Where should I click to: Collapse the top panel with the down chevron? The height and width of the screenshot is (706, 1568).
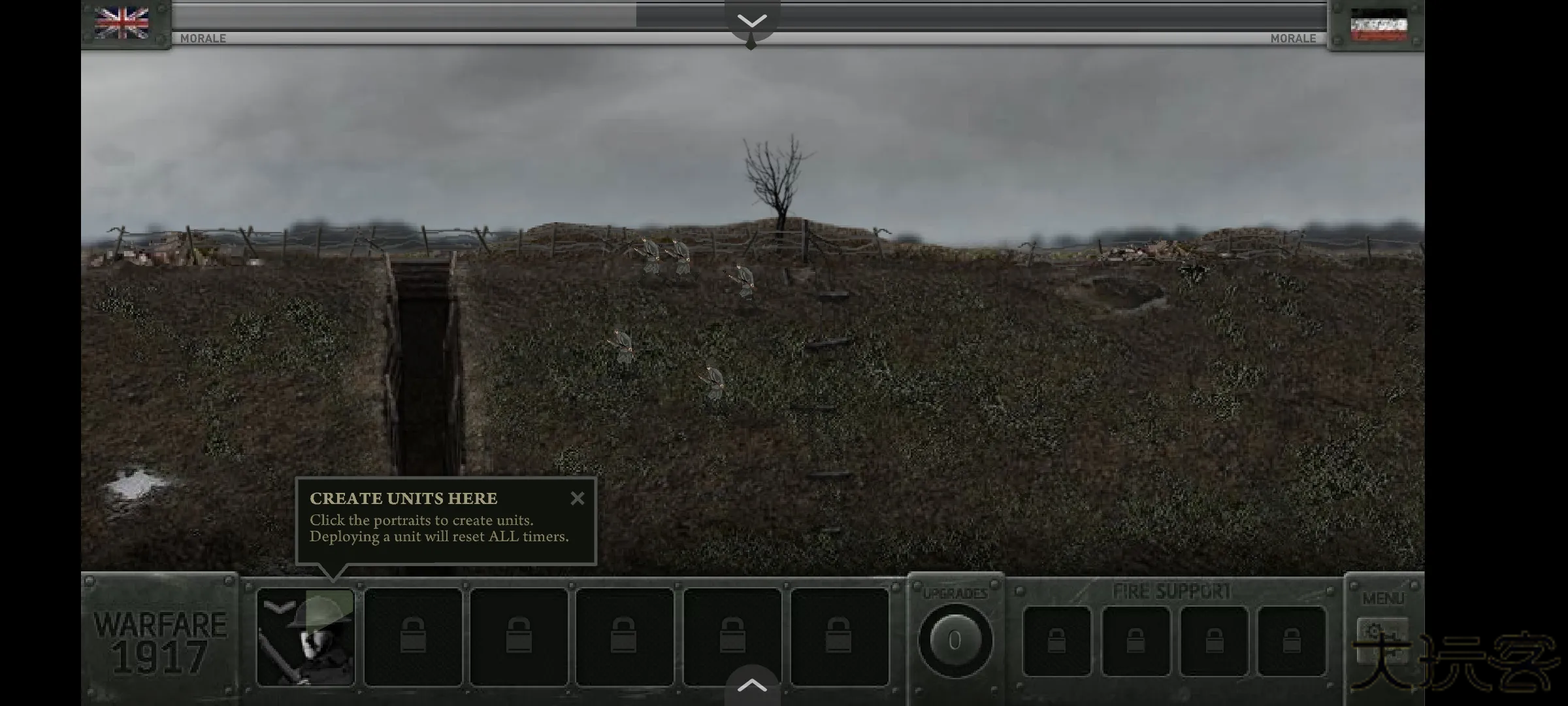pos(752,22)
